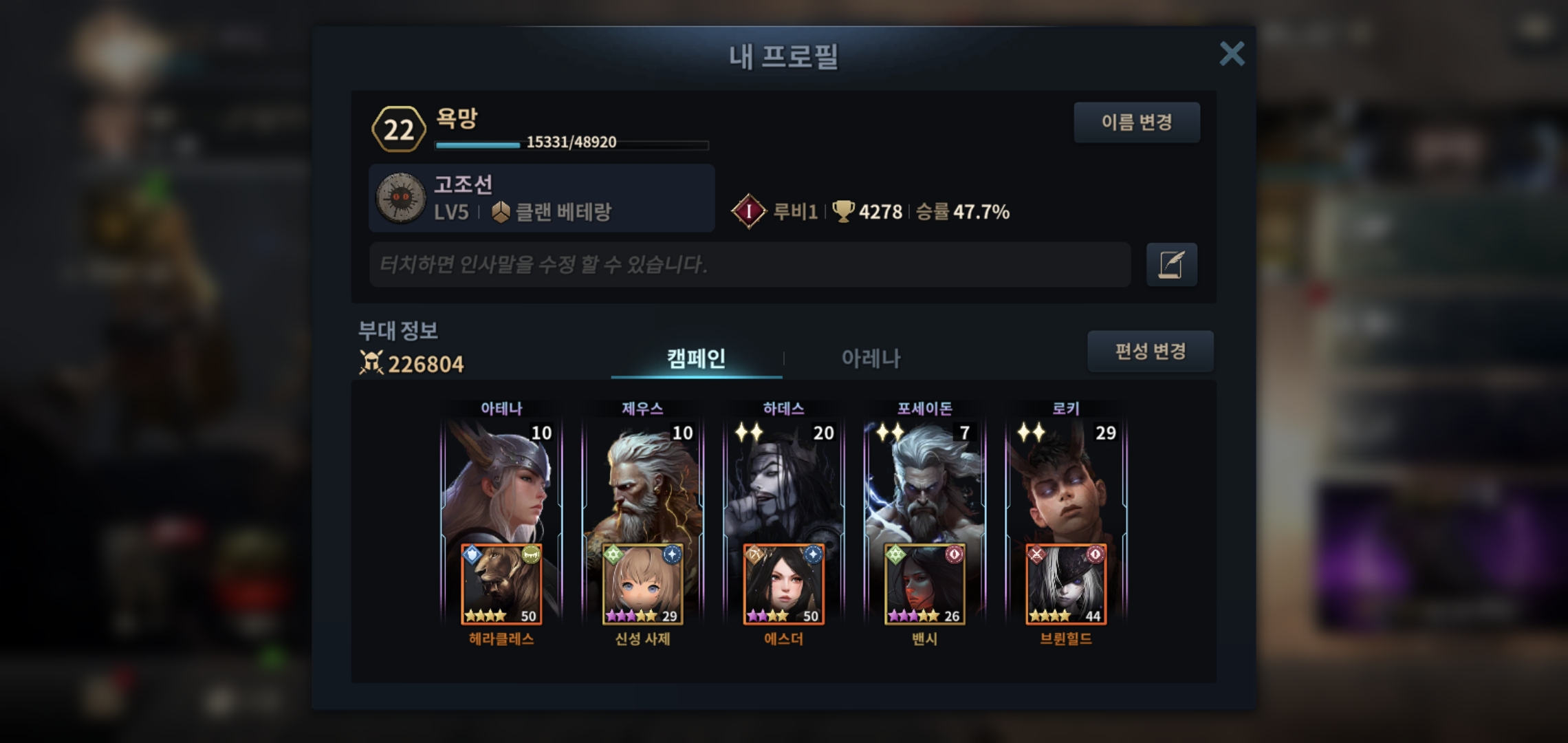Viewport: 1568px width, 743px height.
Task: Choose the 헤라클레스 hero portrait
Action: (501, 585)
